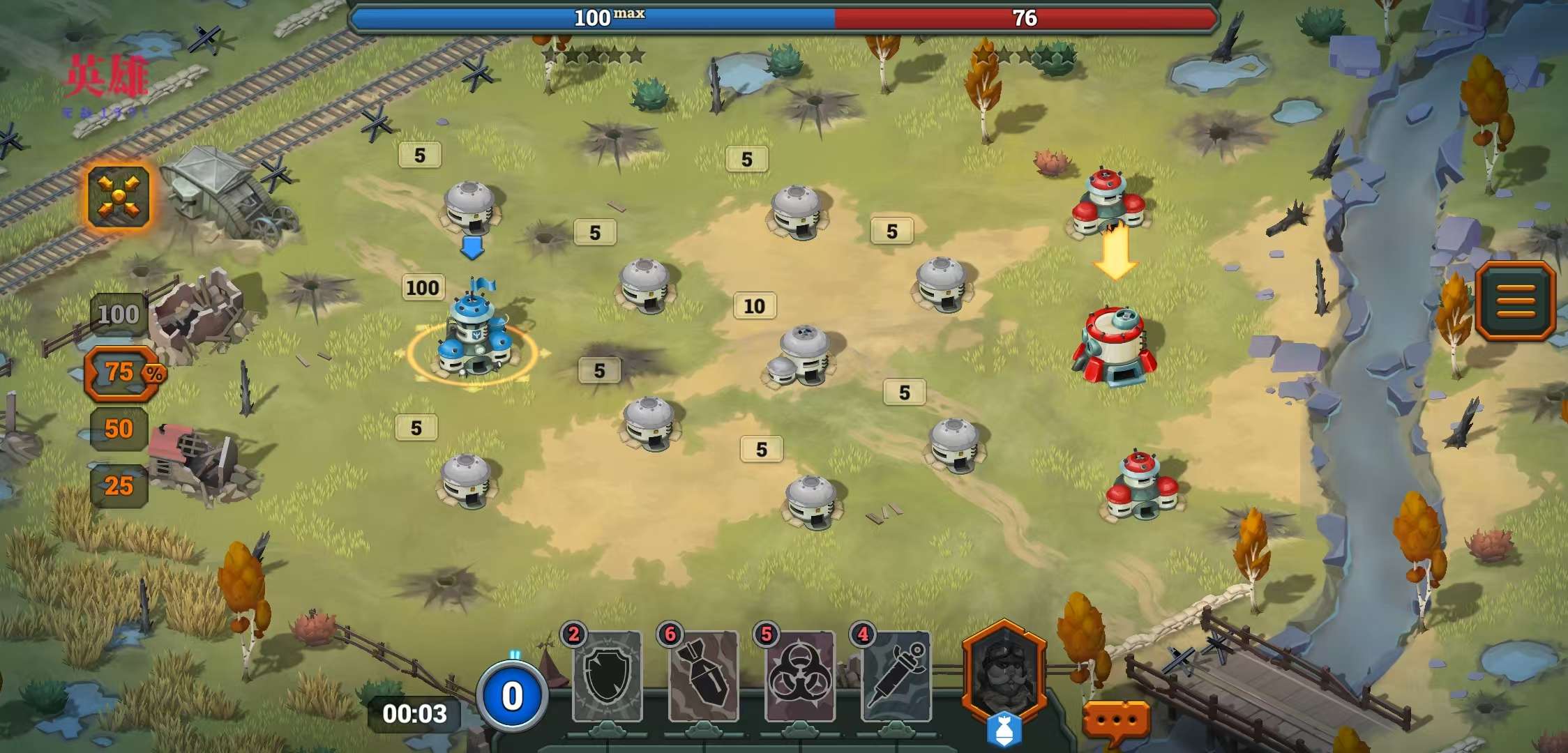Trigger the syringe ability card
Viewport: 1568px width, 753px height.
tap(896, 676)
